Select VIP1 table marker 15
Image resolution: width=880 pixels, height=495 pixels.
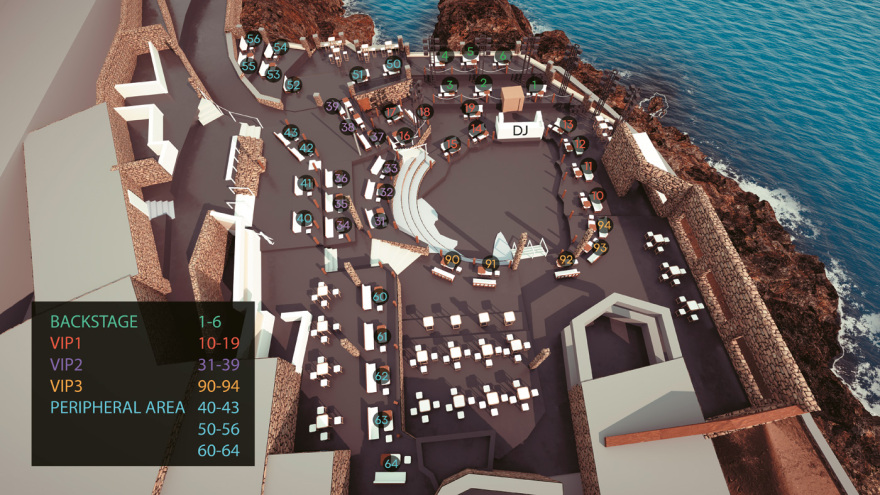point(453,144)
